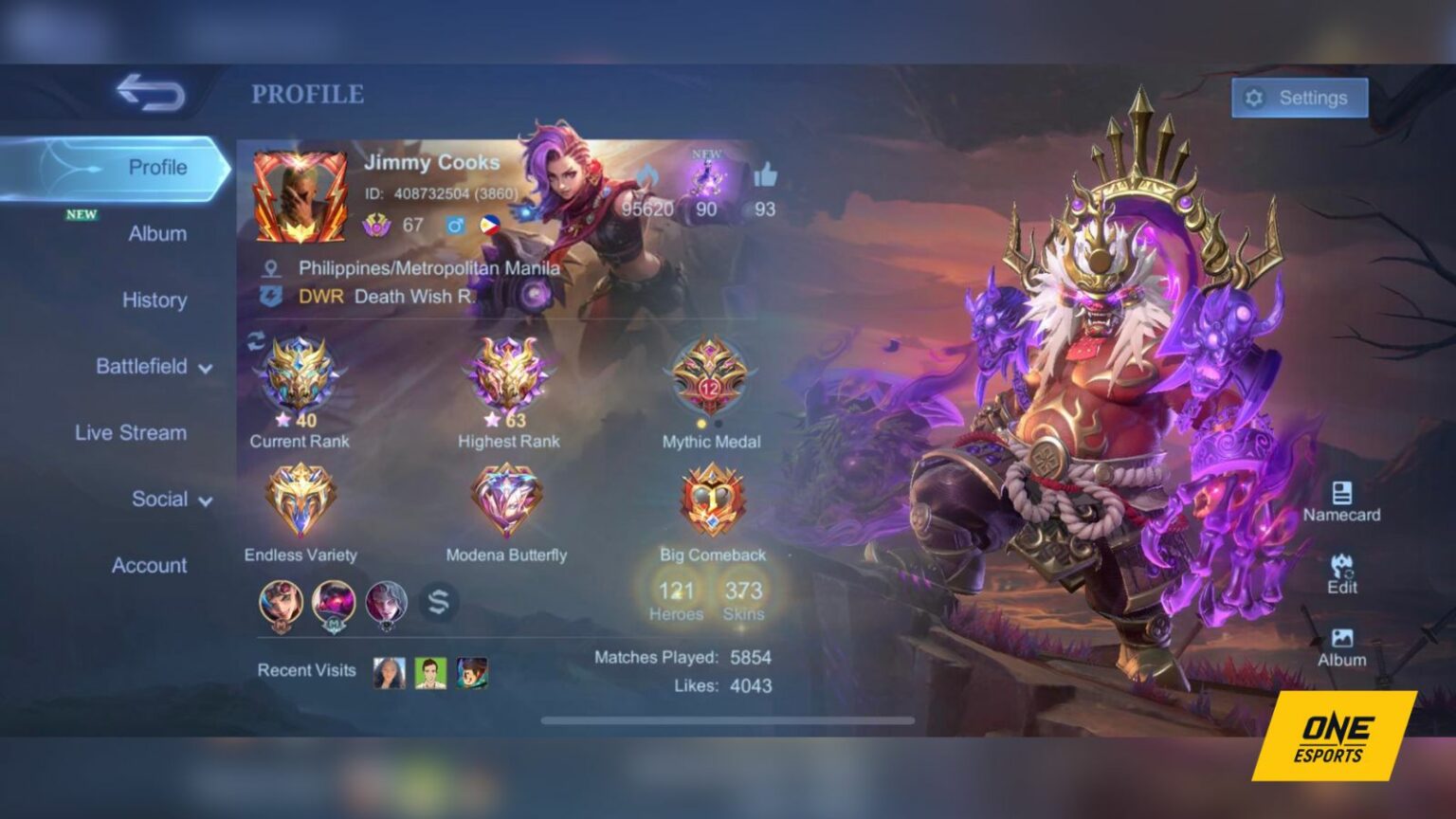Click the squad shield icon beside DWR

pyautogui.click(x=271, y=297)
